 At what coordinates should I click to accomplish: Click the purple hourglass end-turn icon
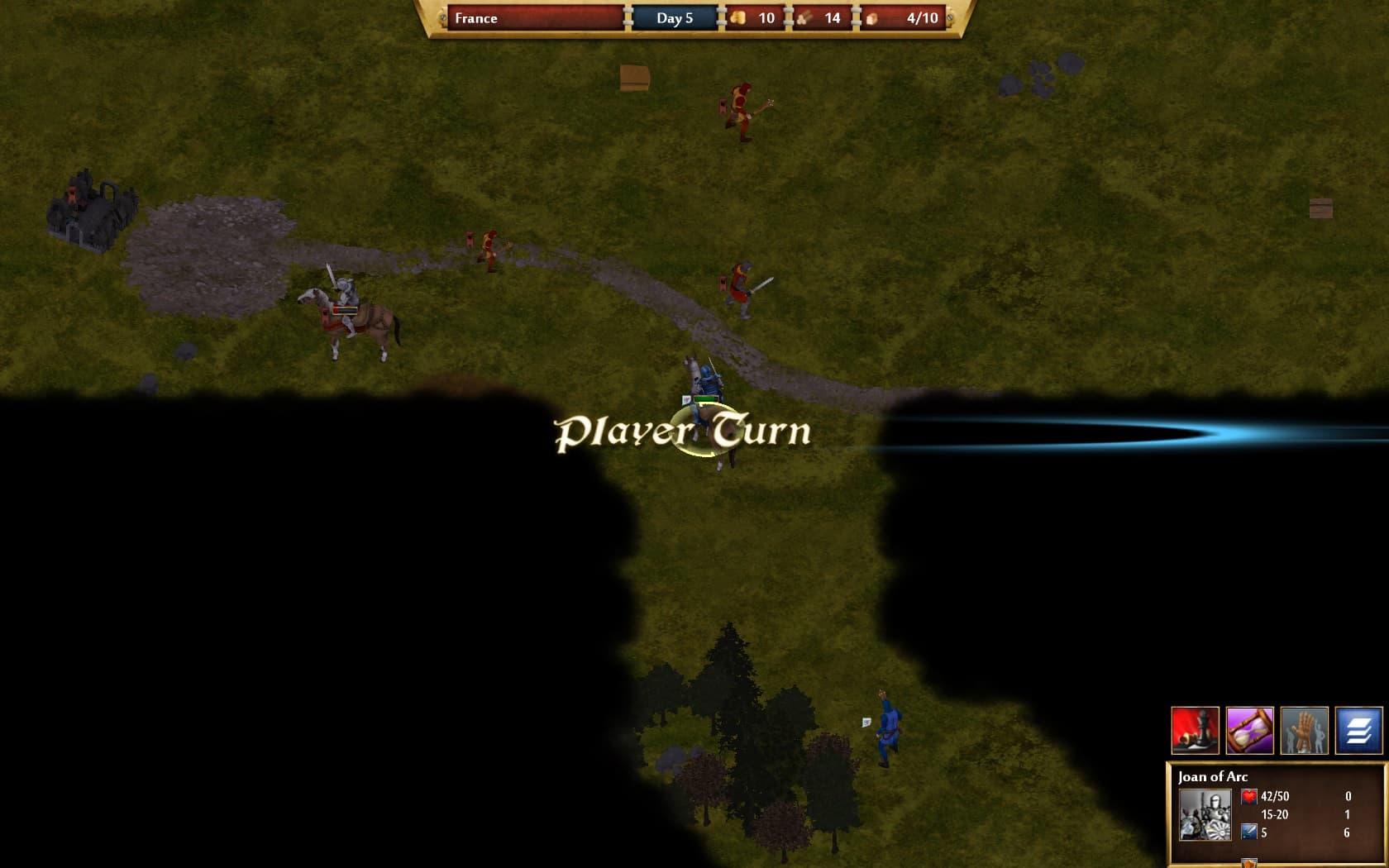pyautogui.click(x=1250, y=730)
